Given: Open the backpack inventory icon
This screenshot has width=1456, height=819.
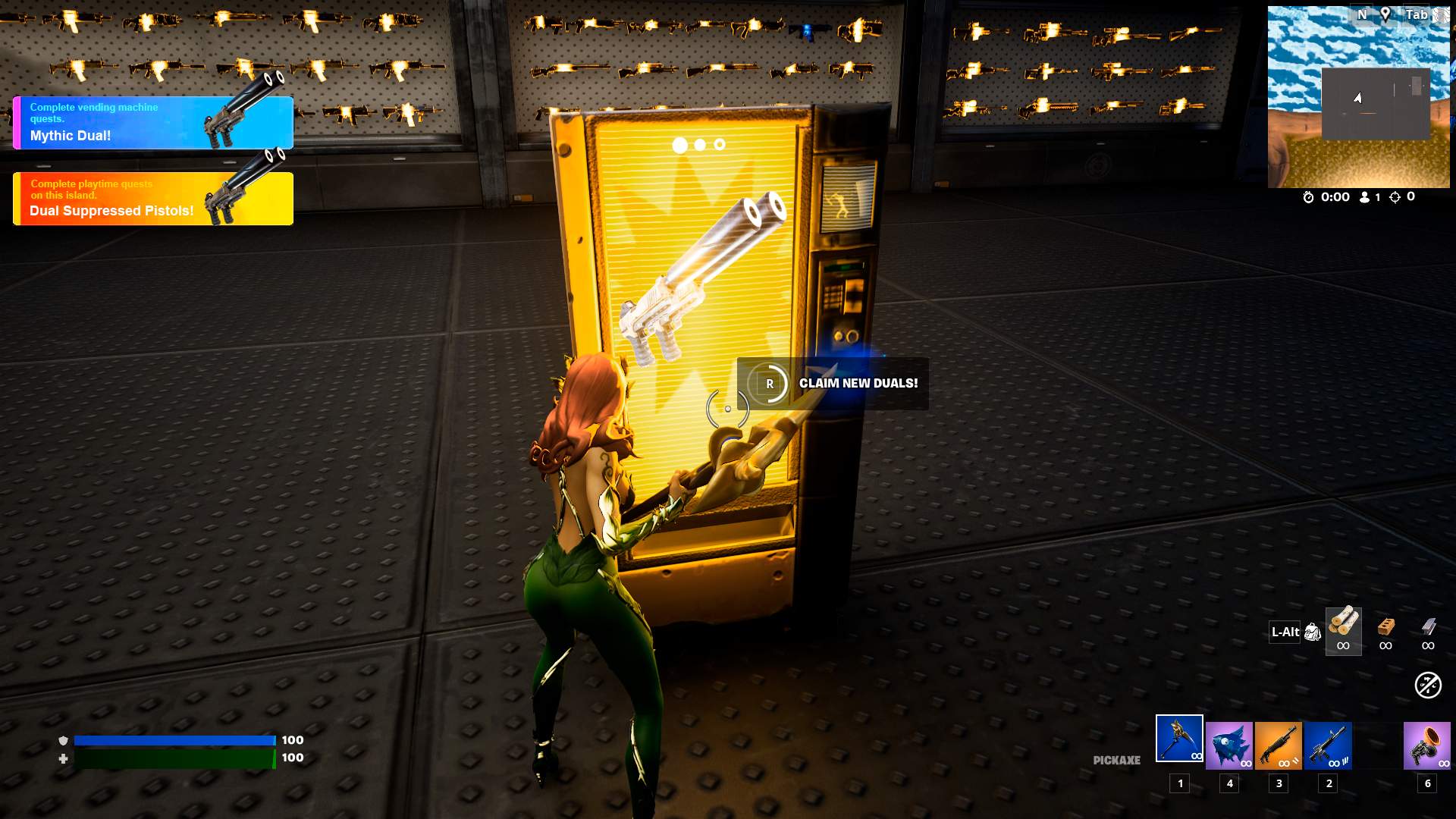Looking at the screenshot, I should pyautogui.click(x=1313, y=632).
